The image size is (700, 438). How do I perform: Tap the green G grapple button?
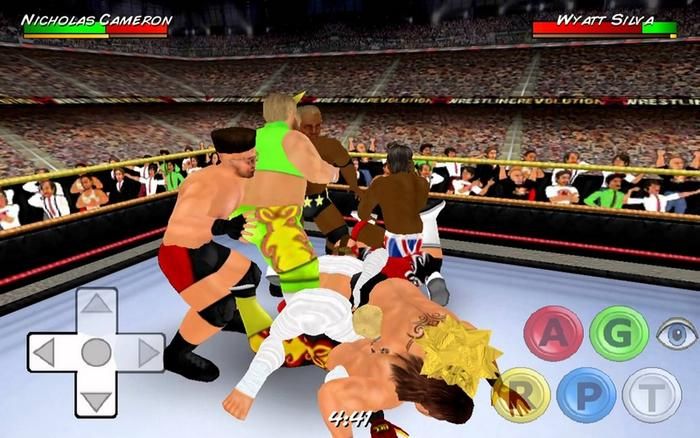click(618, 333)
